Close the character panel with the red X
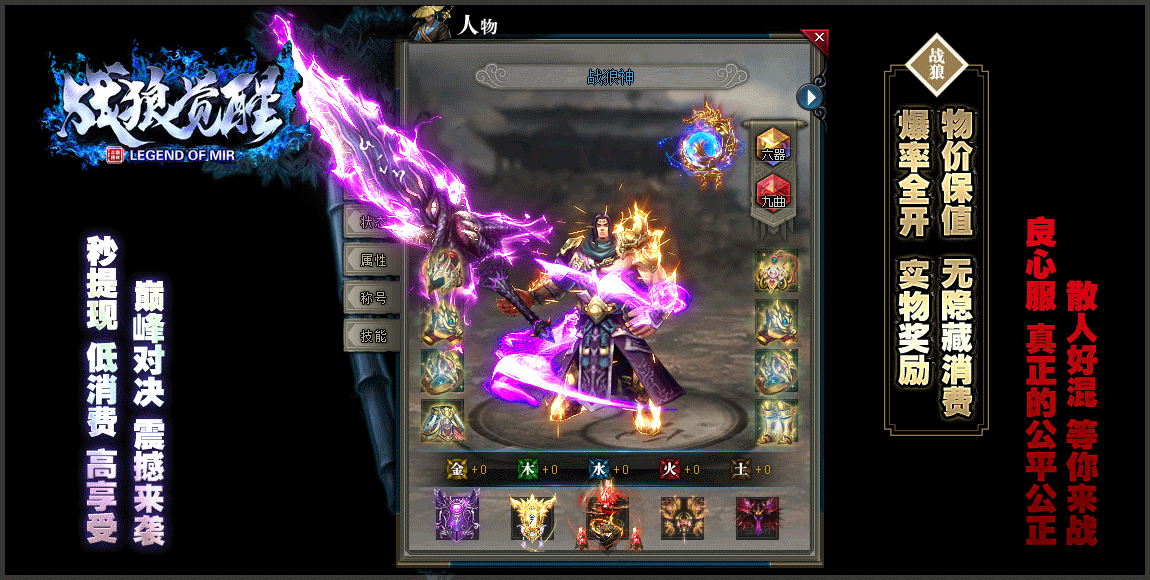This screenshot has width=1150, height=580. (820, 38)
